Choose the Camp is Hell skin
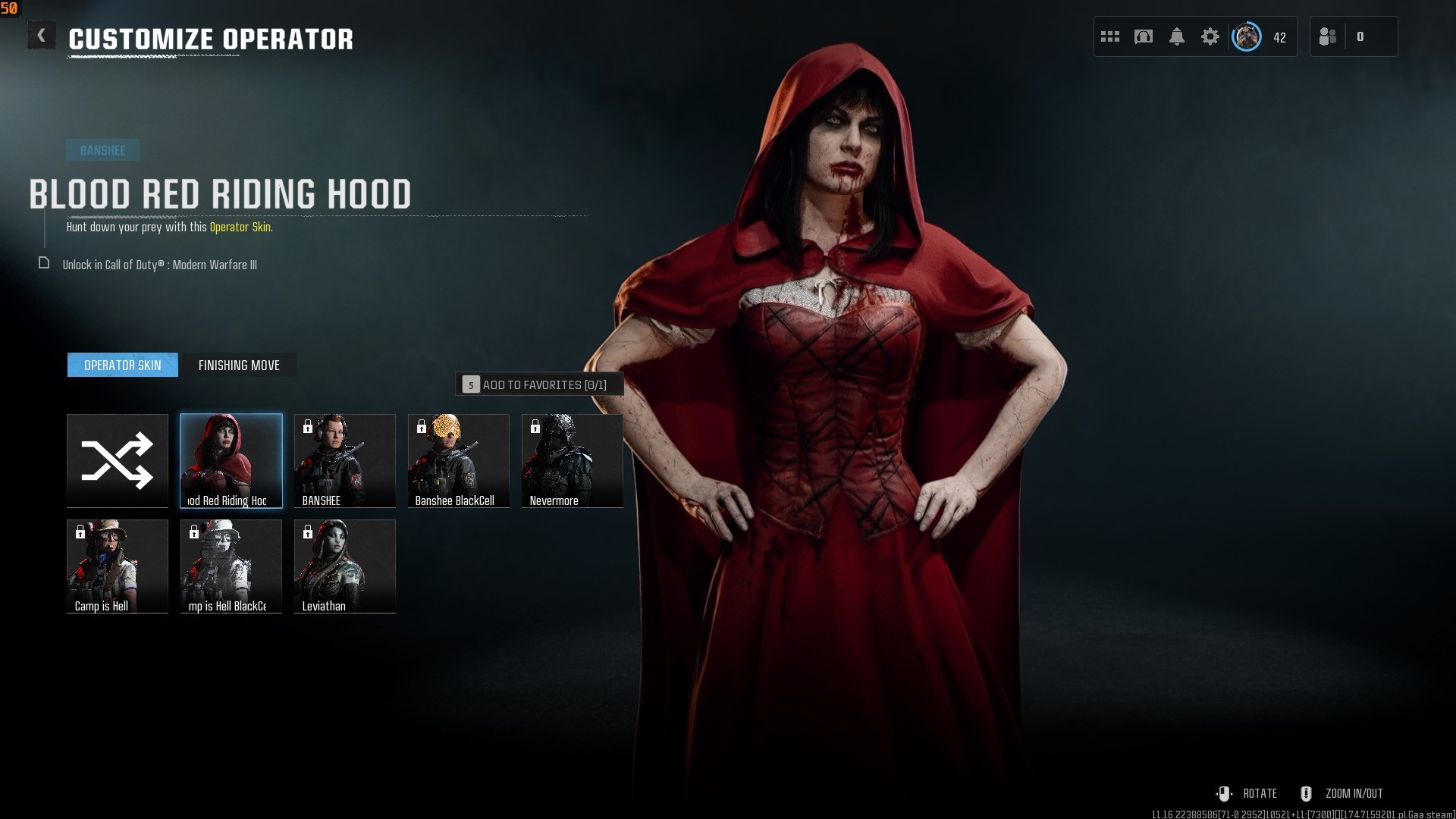 coord(118,566)
